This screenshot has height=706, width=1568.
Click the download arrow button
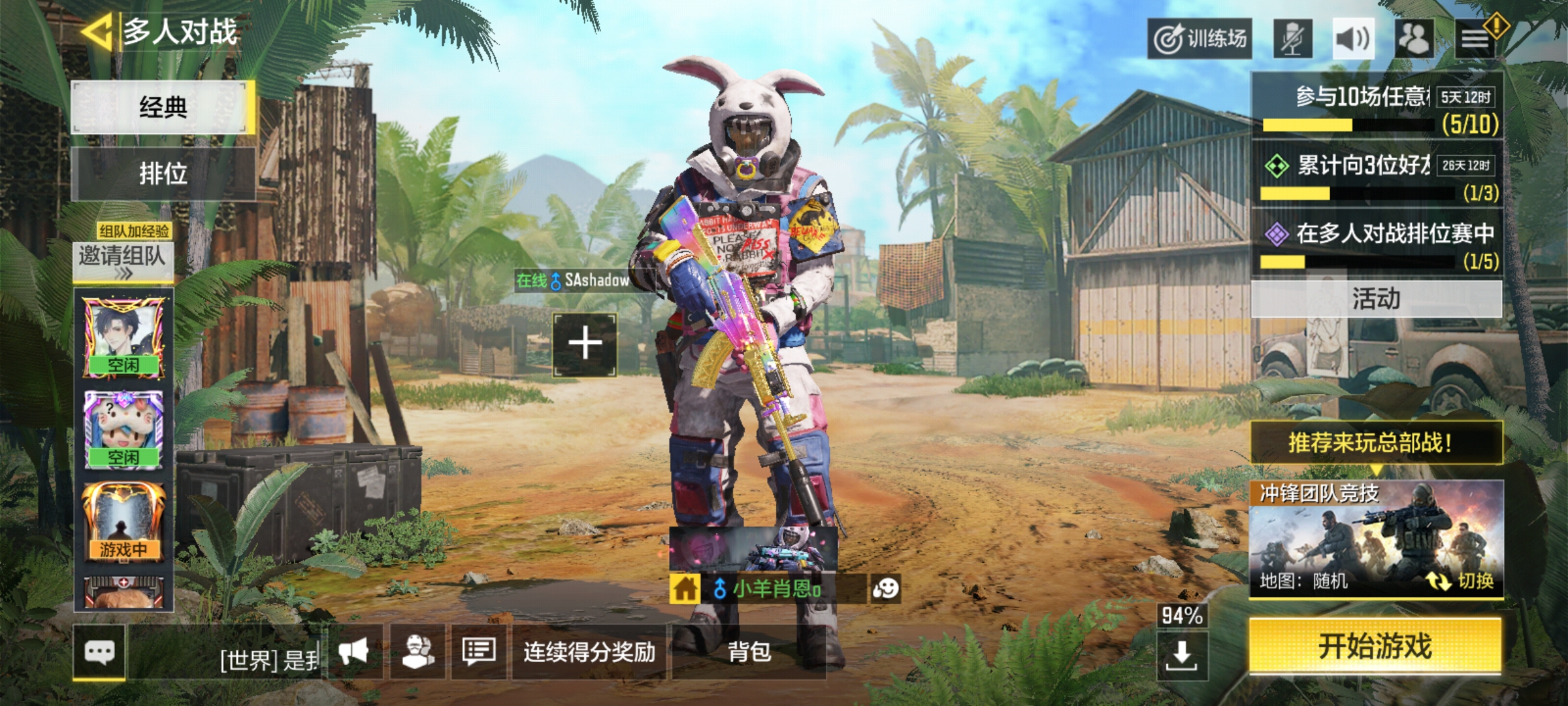click(x=1181, y=655)
